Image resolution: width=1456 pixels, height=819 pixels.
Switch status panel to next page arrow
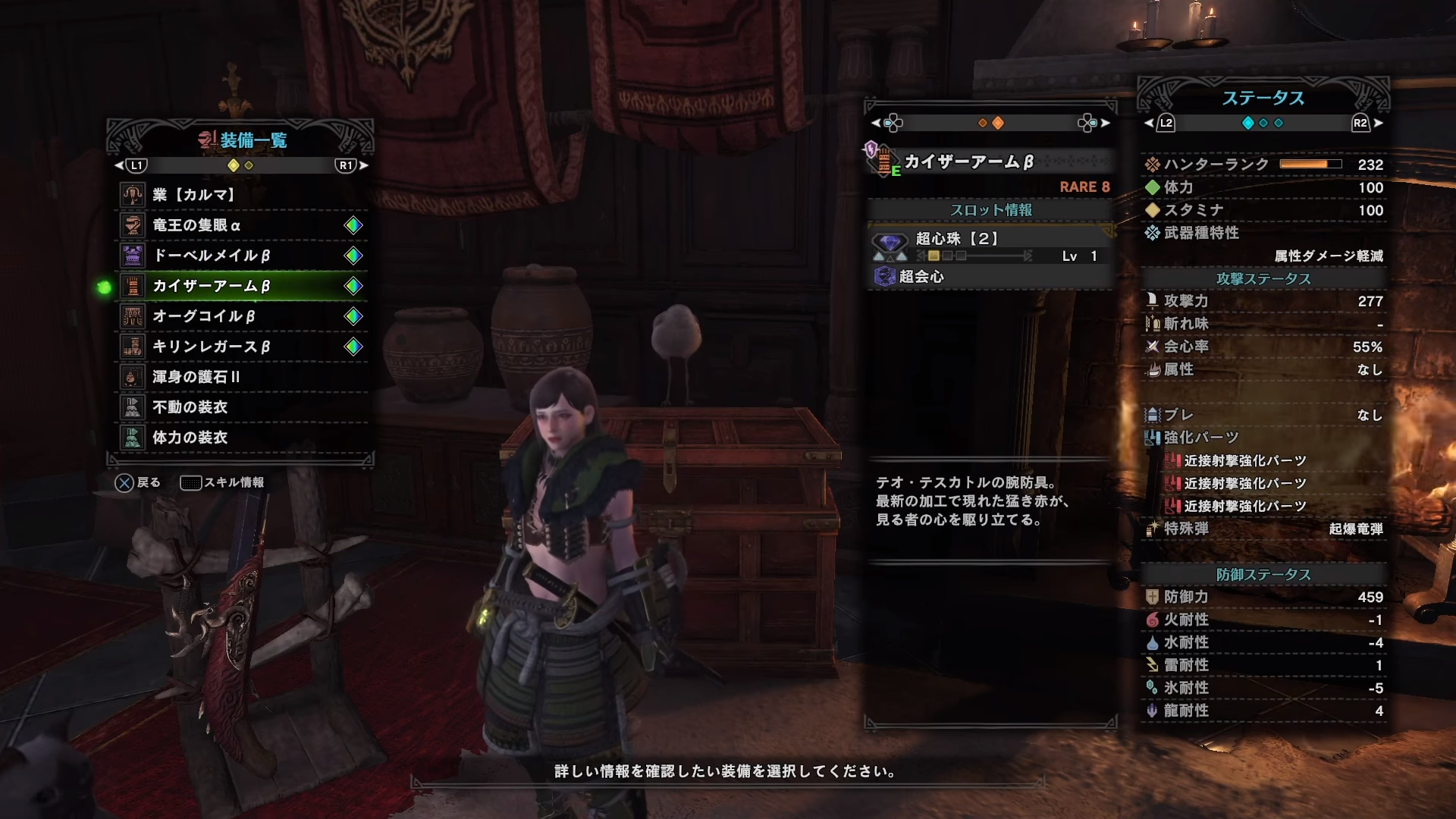point(1378,123)
